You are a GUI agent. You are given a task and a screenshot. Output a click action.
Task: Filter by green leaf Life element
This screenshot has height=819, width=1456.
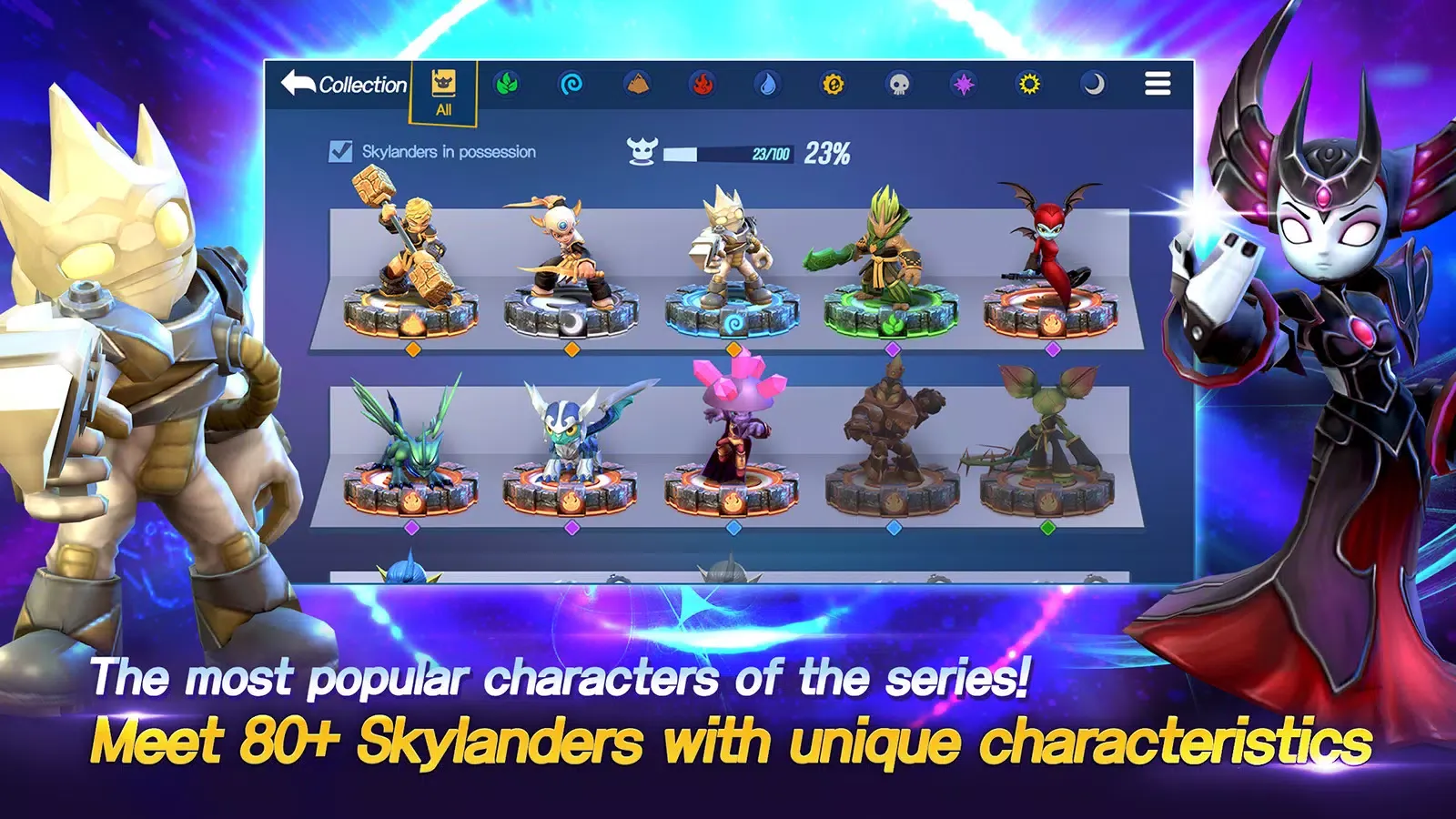tap(507, 85)
